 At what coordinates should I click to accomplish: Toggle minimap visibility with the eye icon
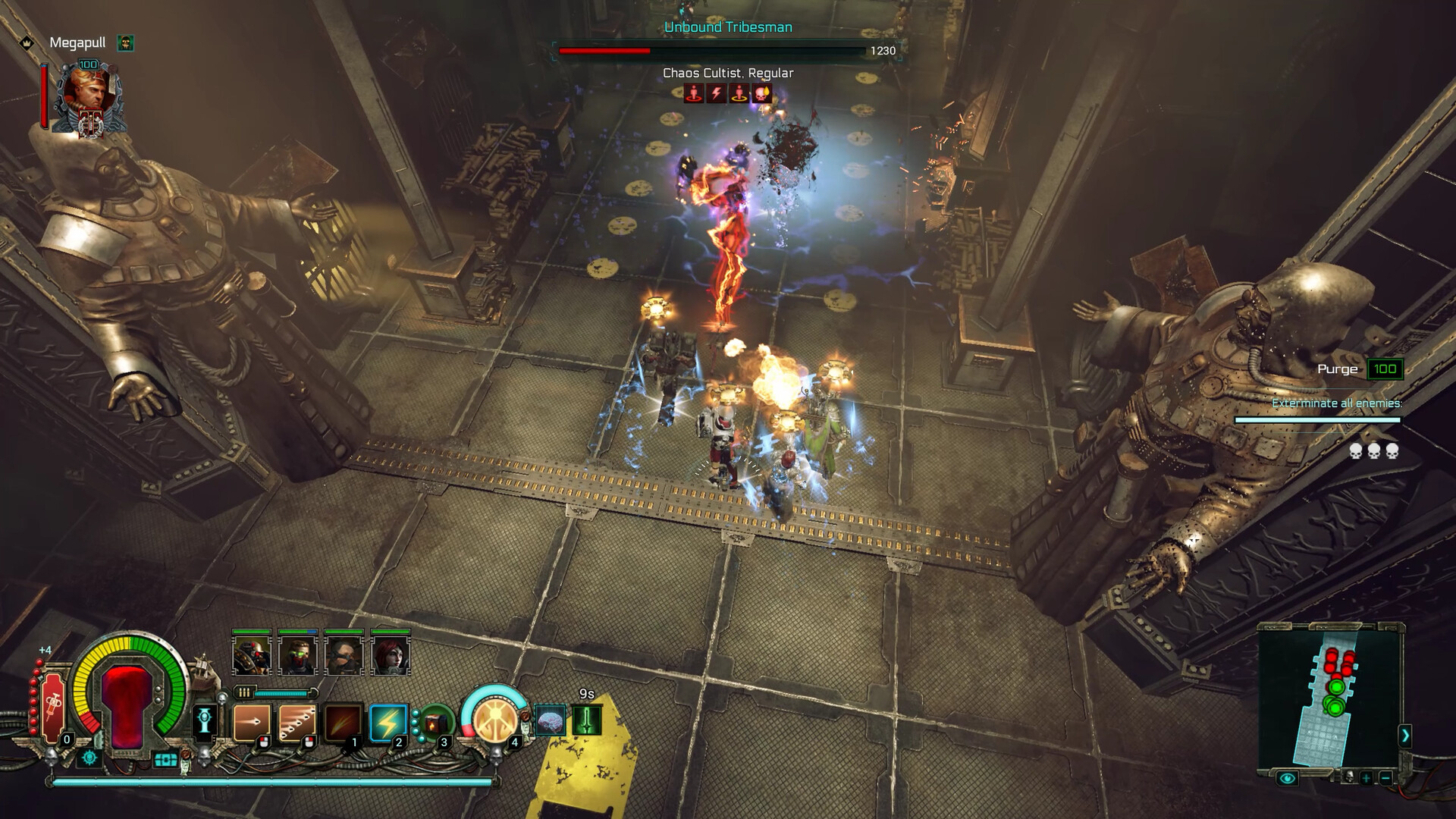click(1288, 778)
